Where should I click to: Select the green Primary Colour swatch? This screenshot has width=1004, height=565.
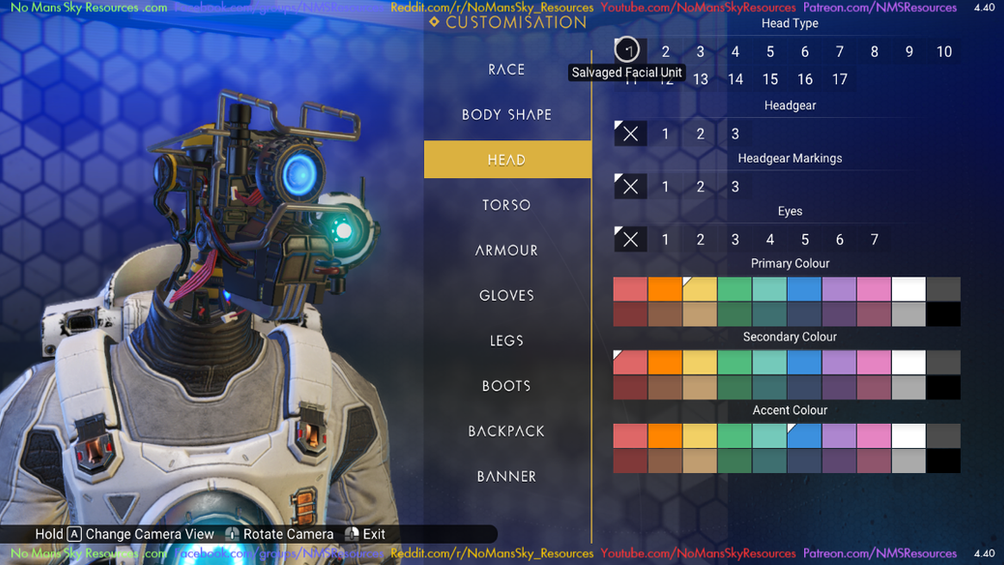pos(735,289)
